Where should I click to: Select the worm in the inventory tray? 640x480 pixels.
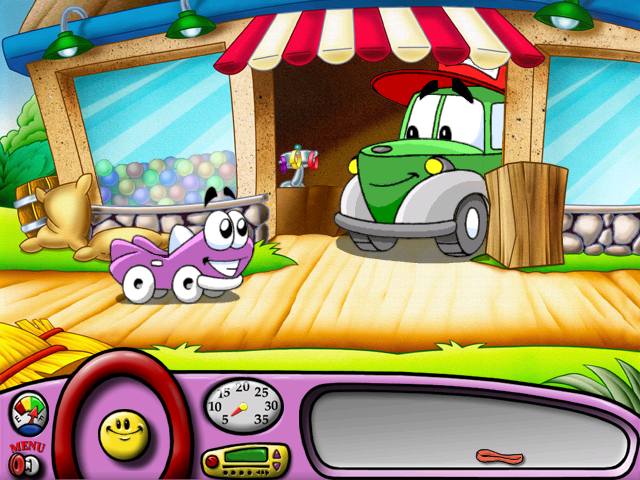[x=499, y=457]
